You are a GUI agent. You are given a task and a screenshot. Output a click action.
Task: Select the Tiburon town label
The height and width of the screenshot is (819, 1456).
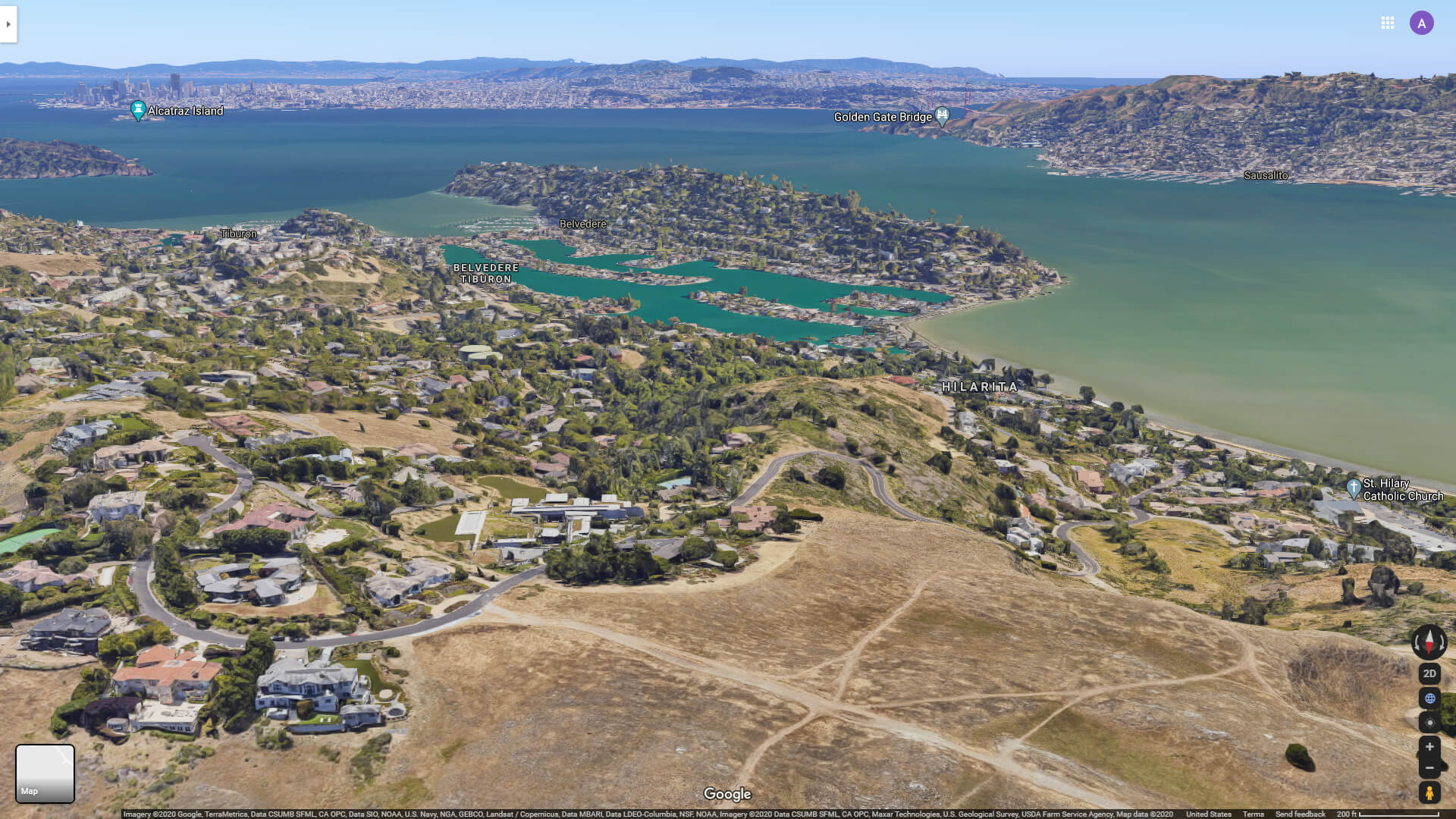[x=237, y=233]
